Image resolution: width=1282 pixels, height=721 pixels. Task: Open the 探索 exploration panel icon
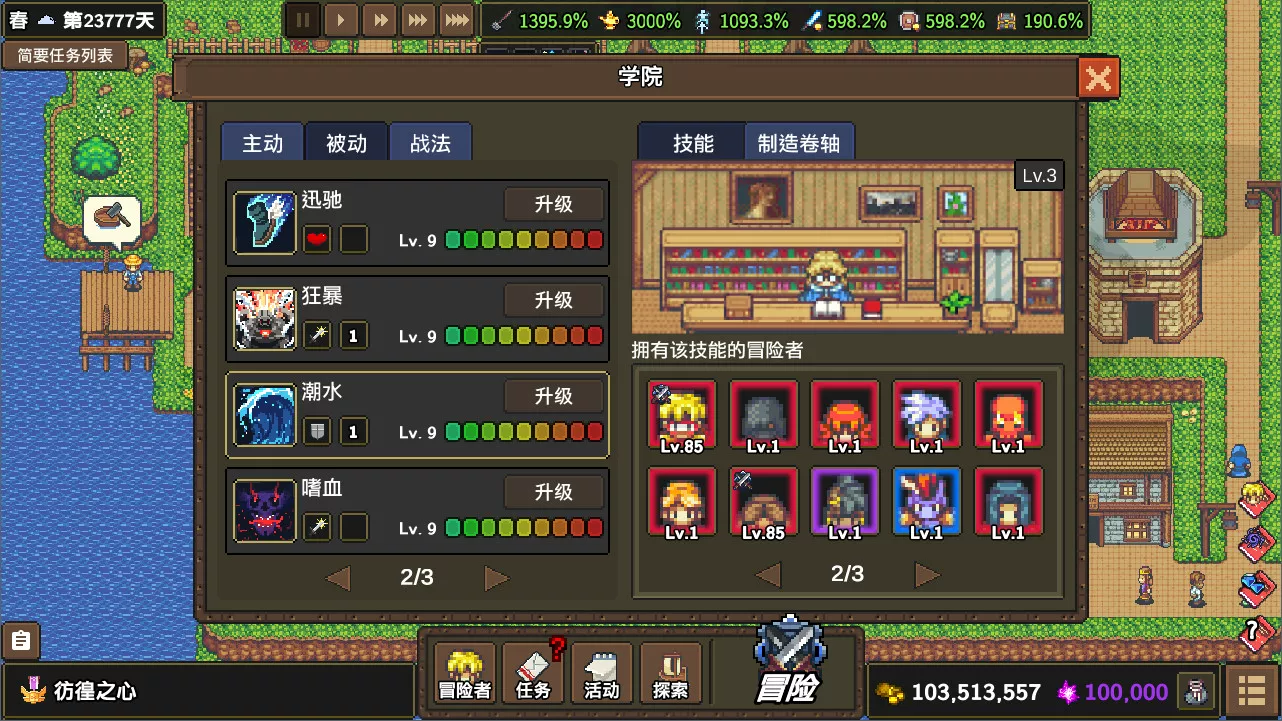(670, 671)
